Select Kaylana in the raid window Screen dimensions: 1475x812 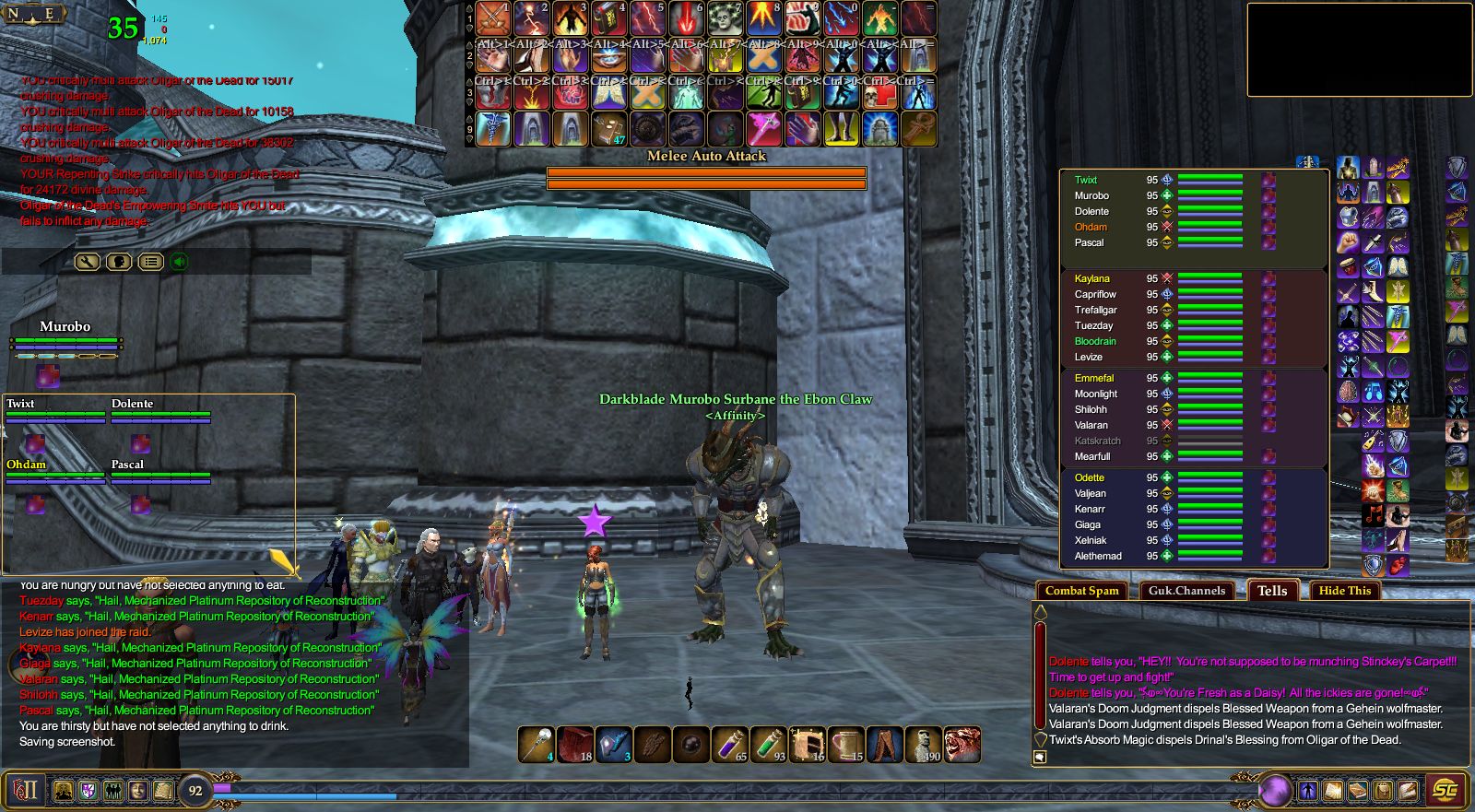point(1091,278)
